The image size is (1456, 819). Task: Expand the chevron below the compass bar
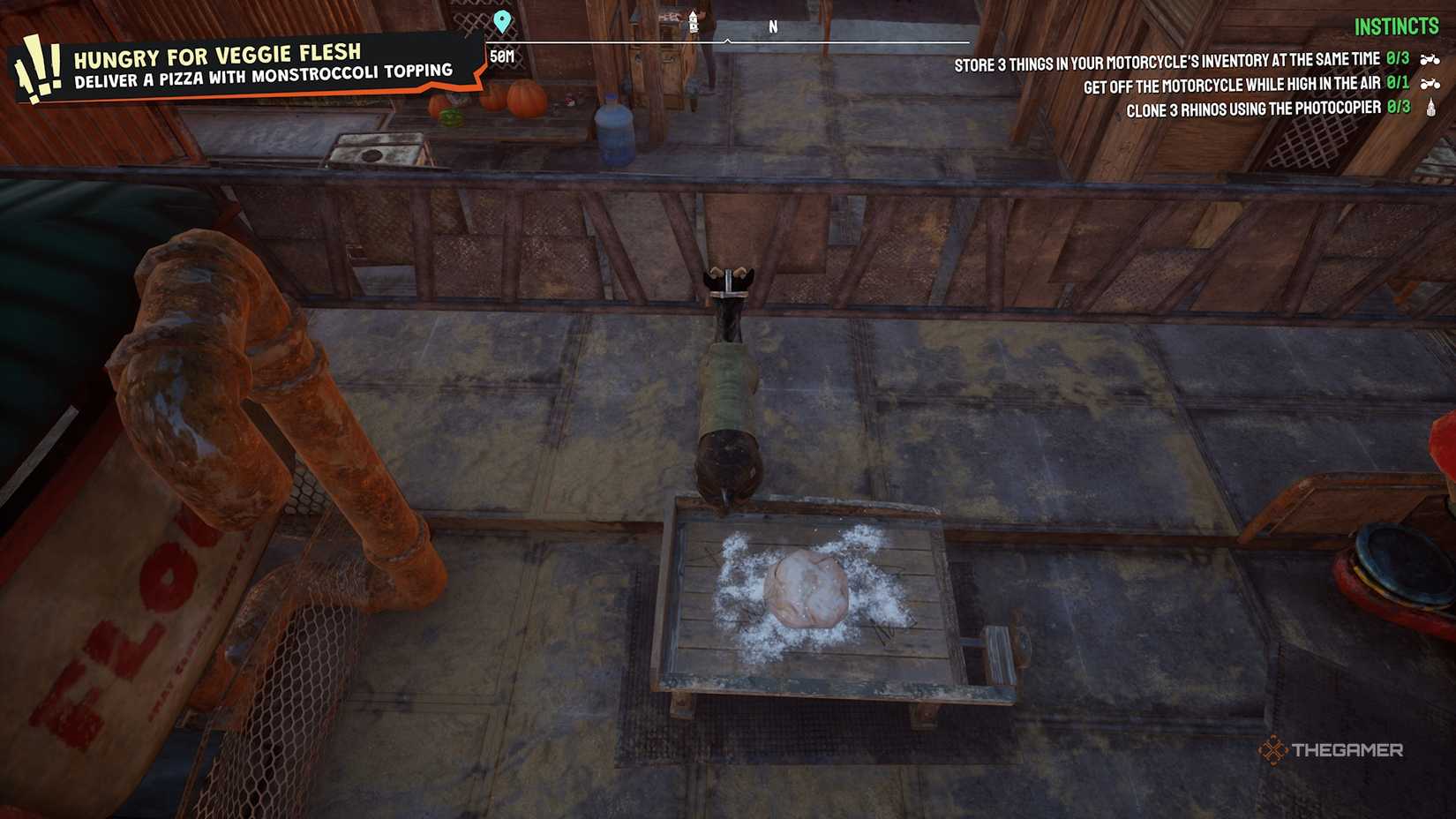[x=726, y=40]
